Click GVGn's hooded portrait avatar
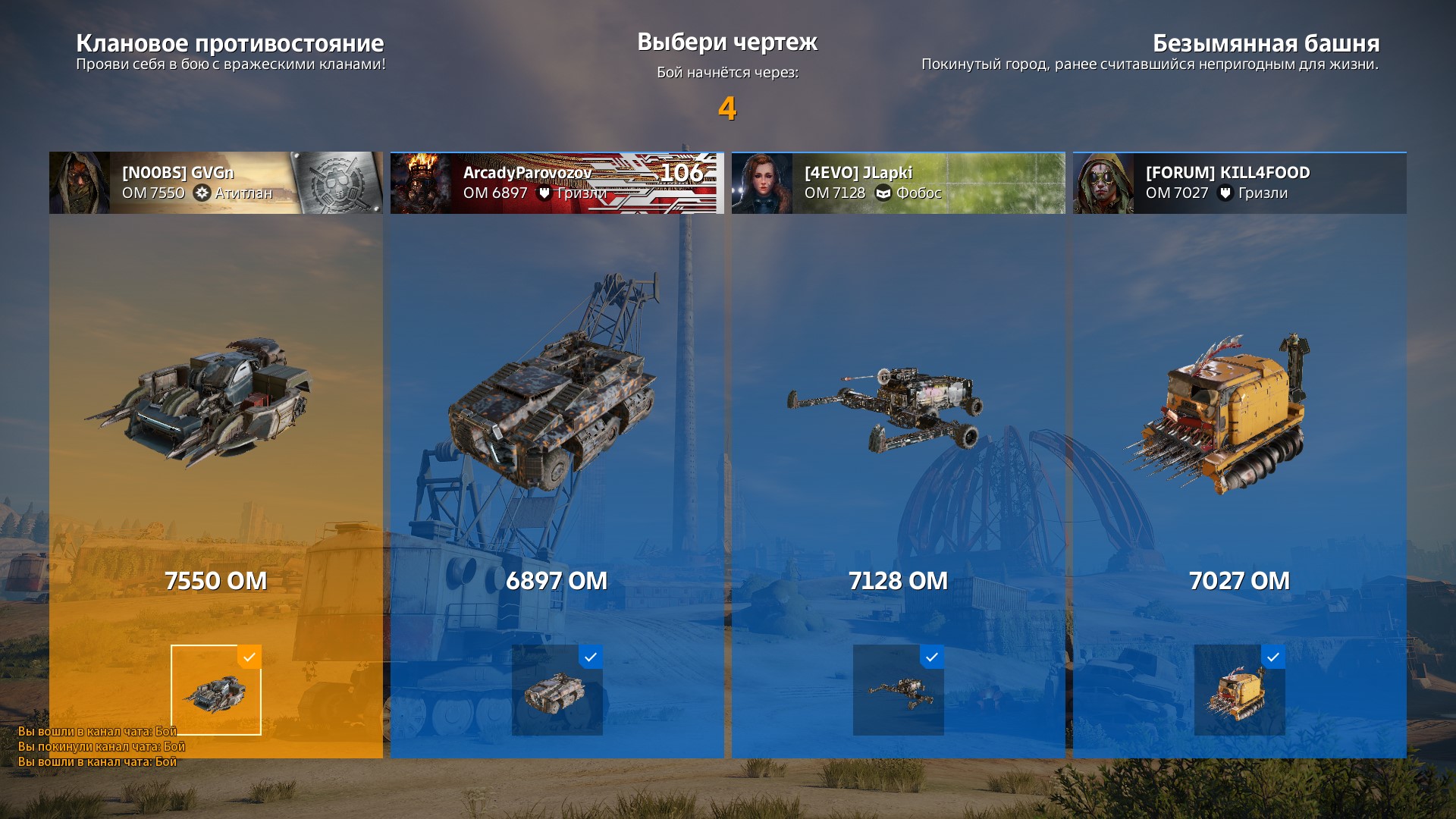The image size is (1456, 819). click(80, 183)
